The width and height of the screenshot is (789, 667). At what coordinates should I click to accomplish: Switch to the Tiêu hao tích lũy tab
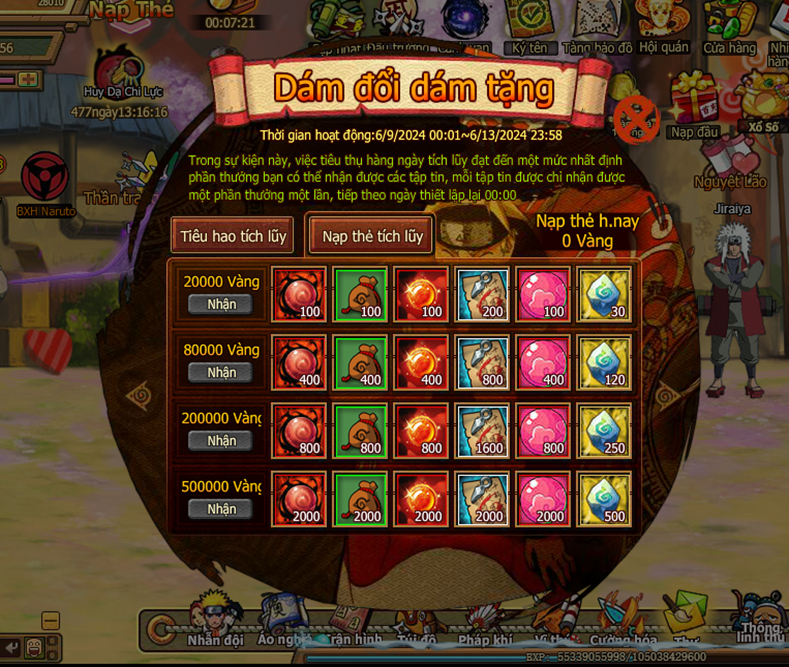(233, 237)
